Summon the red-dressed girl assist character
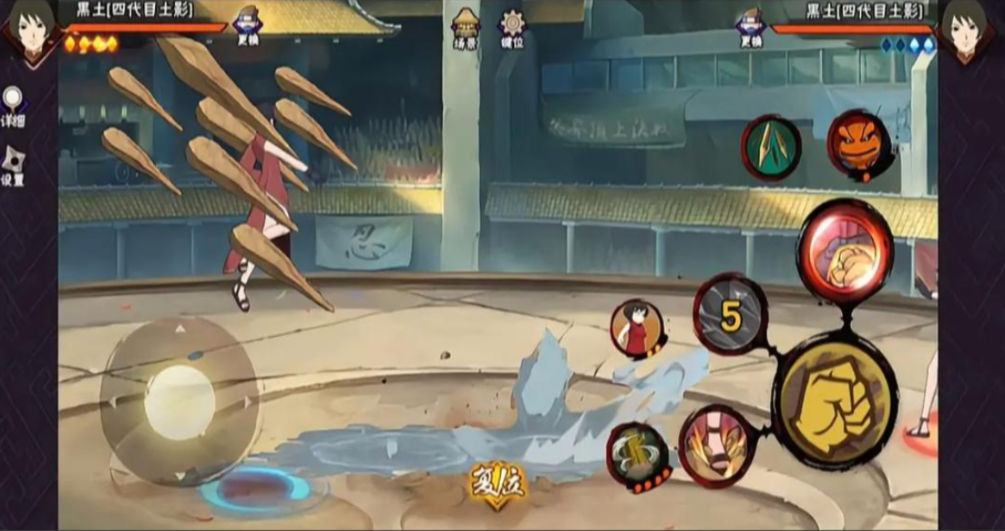The width and height of the screenshot is (1005, 531). tap(637, 329)
